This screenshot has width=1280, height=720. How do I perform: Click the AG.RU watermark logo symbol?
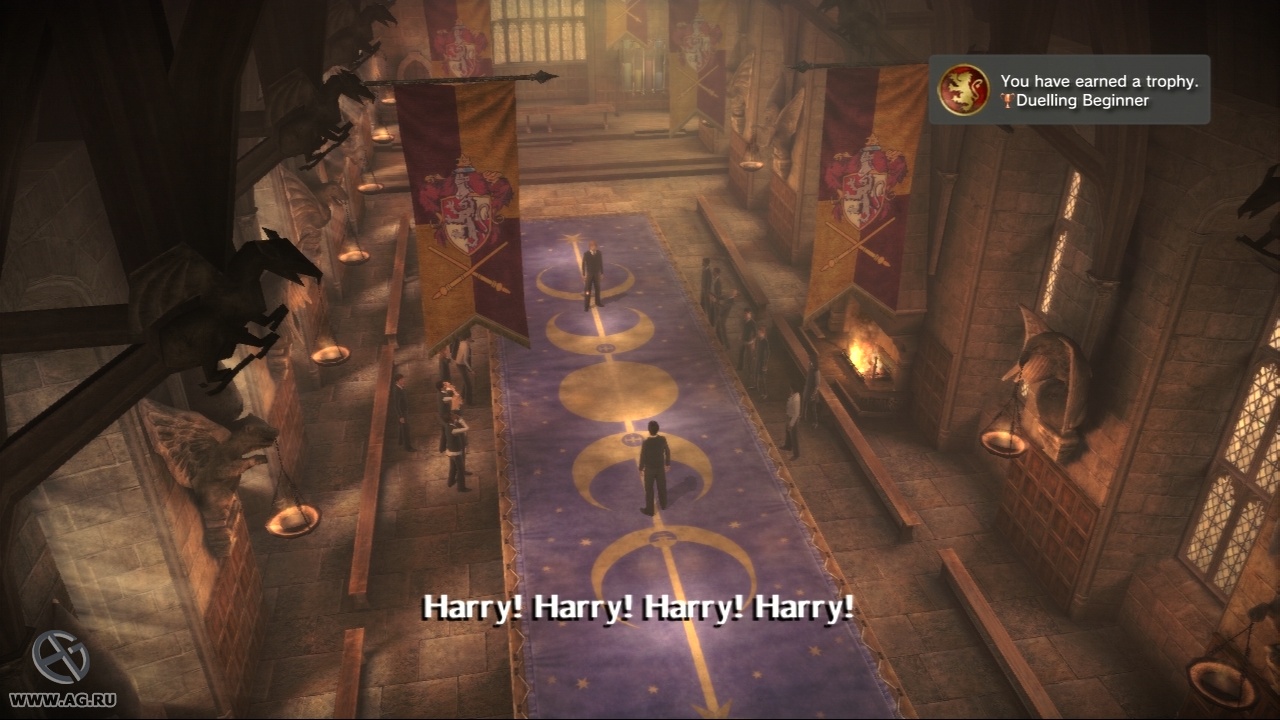(x=62, y=655)
